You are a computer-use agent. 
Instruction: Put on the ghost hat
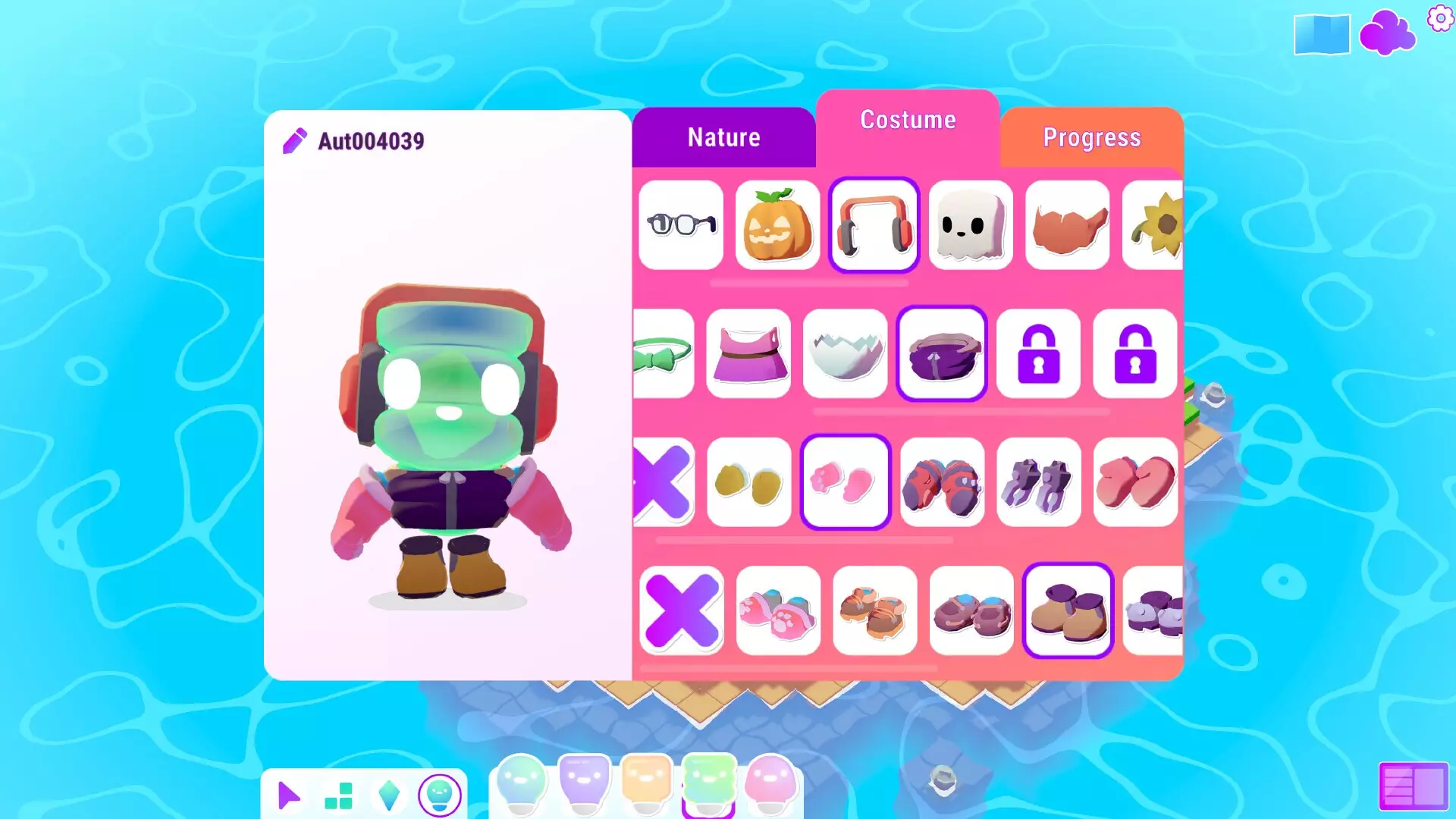(970, 225)
